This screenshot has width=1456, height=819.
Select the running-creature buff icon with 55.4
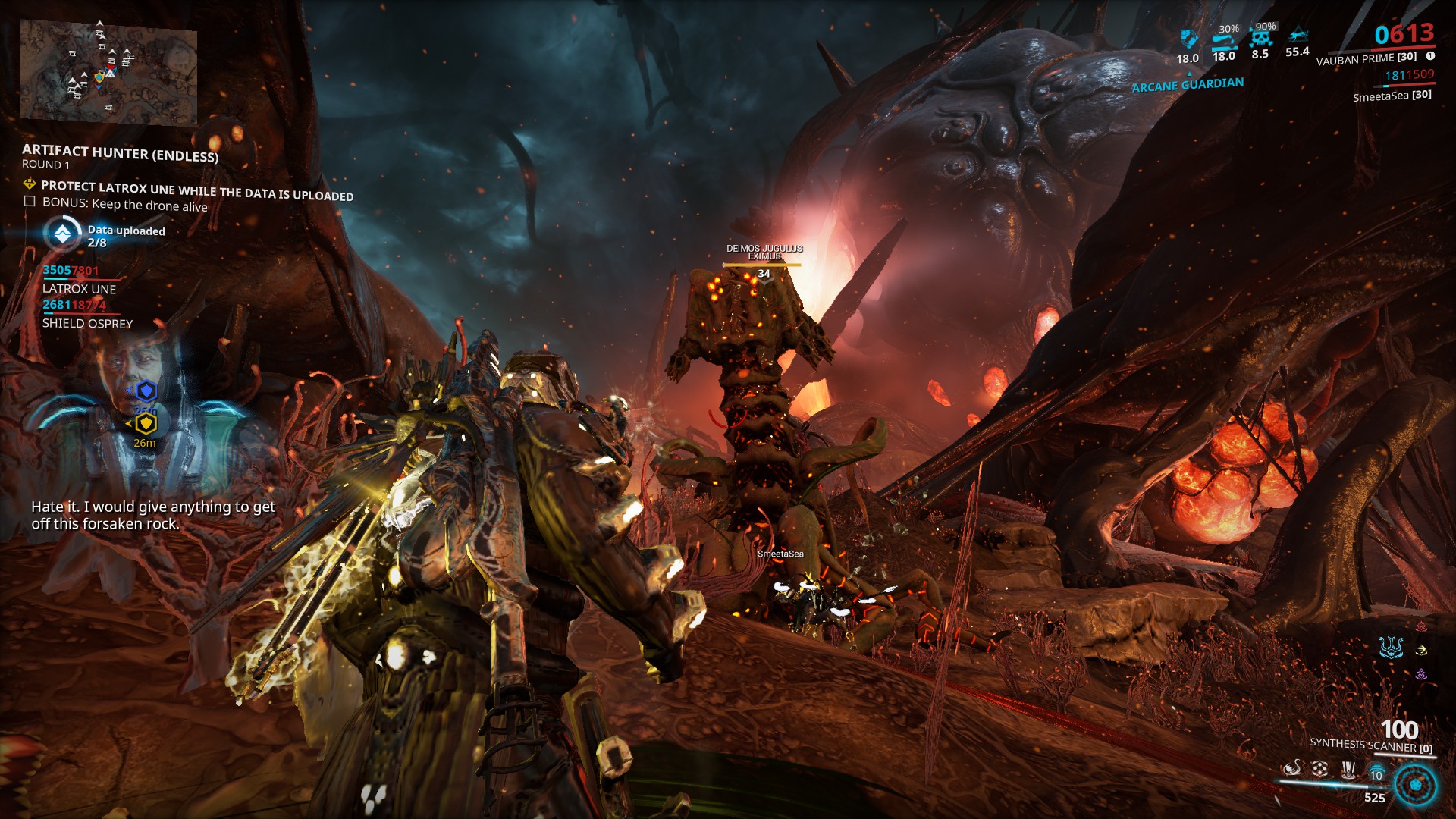point(1298,36)
